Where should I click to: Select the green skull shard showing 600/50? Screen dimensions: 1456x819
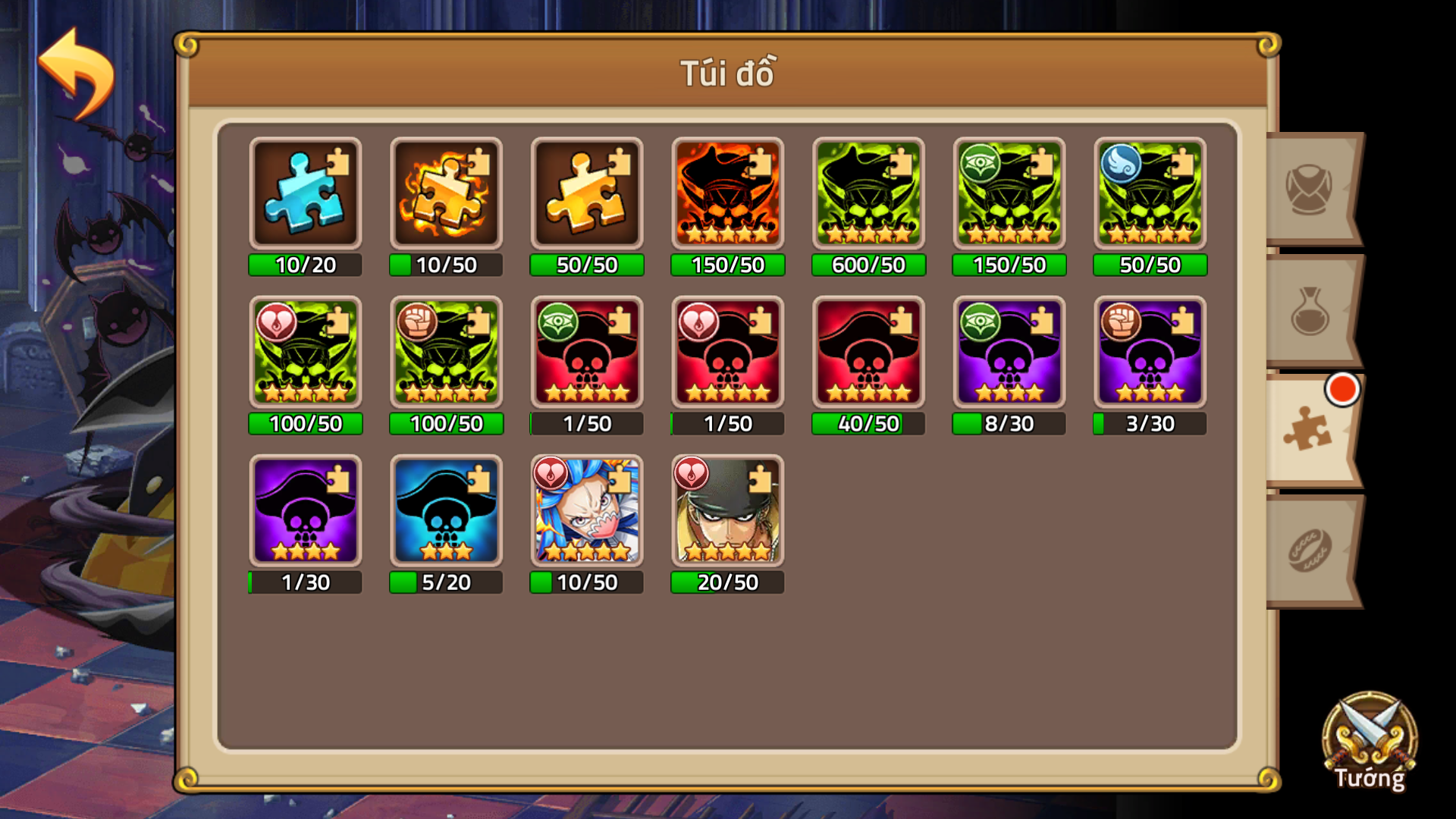(x=868, y=193)
